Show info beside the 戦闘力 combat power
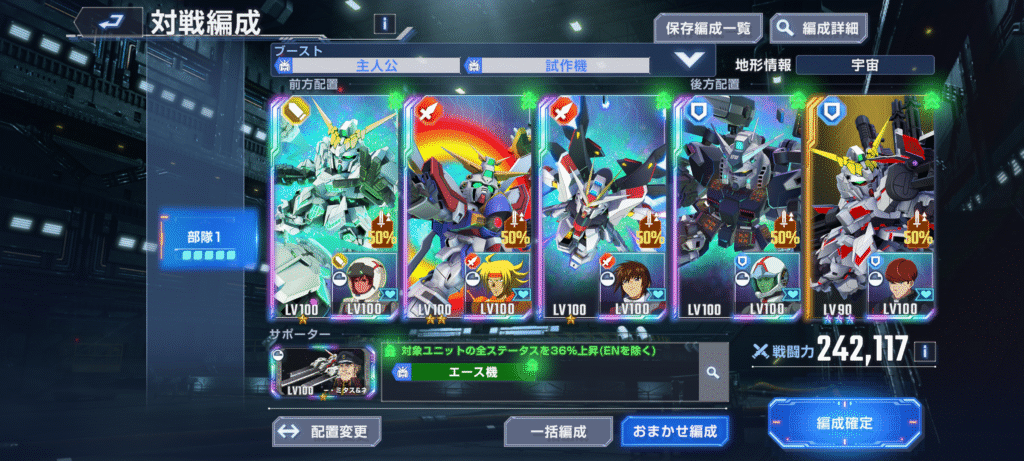Viewport: 1024px width, 461px height. 926,351
